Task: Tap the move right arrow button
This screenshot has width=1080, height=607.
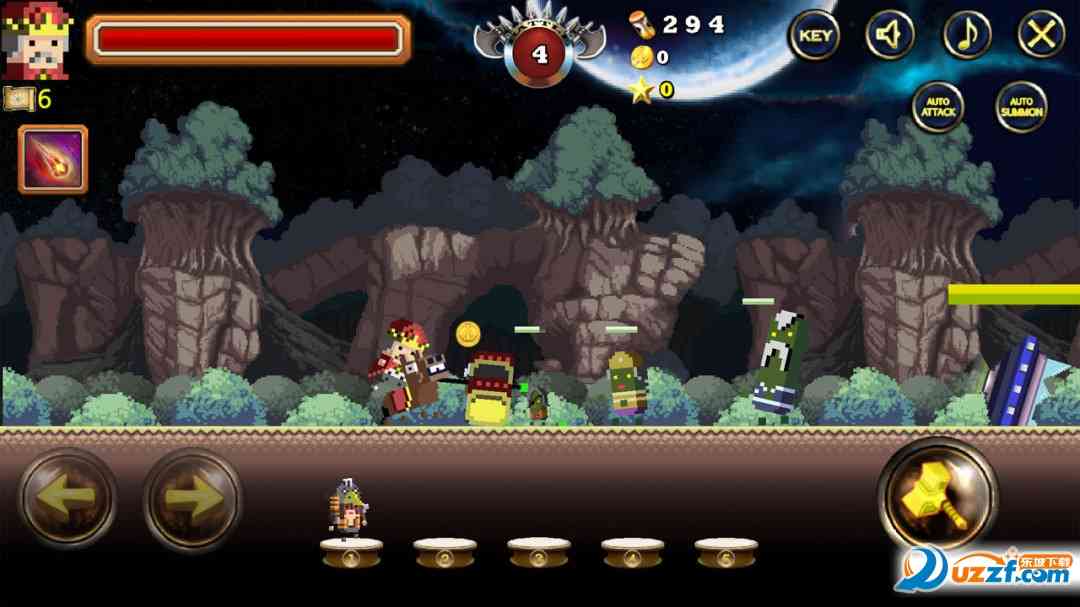Action: (192, 497)
